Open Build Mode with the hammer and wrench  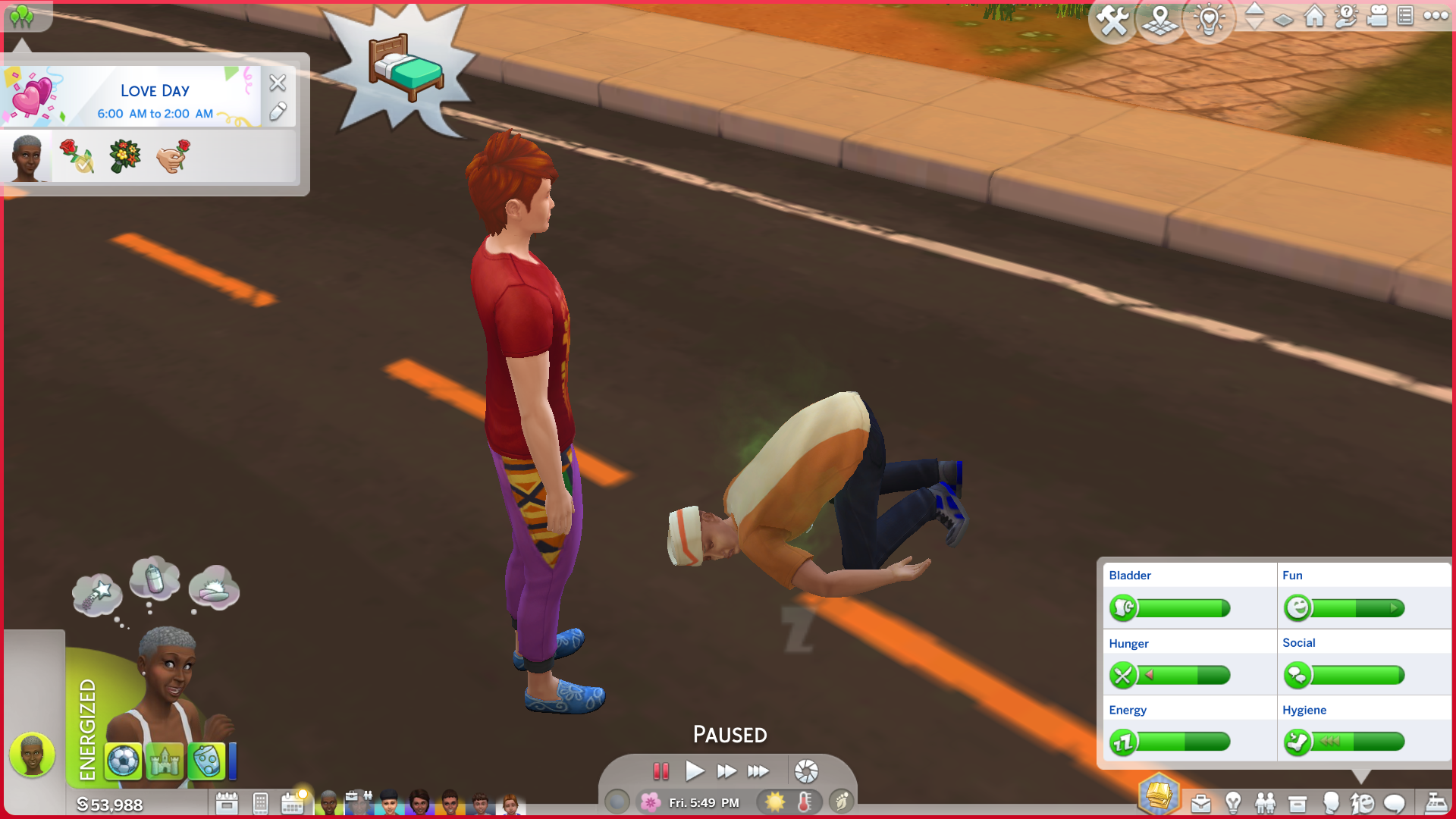(1112, 20)
